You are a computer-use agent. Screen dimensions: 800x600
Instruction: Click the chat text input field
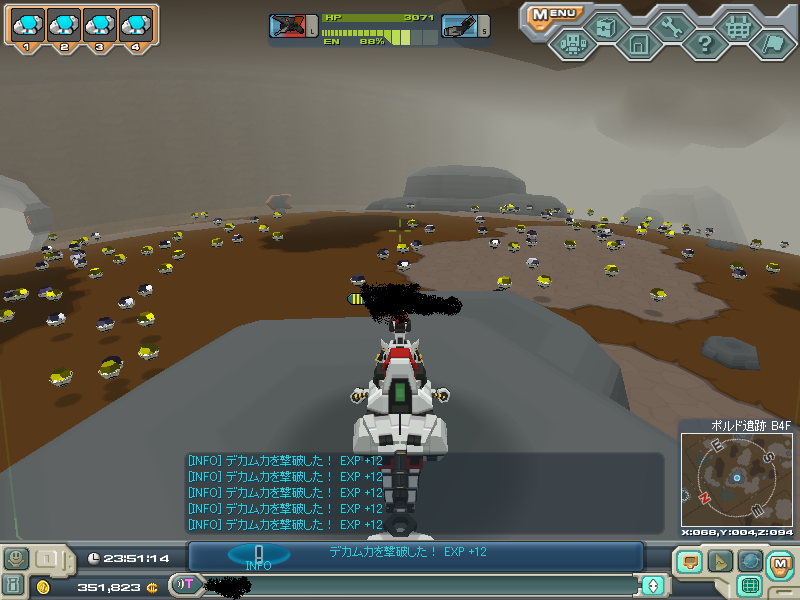420,585
